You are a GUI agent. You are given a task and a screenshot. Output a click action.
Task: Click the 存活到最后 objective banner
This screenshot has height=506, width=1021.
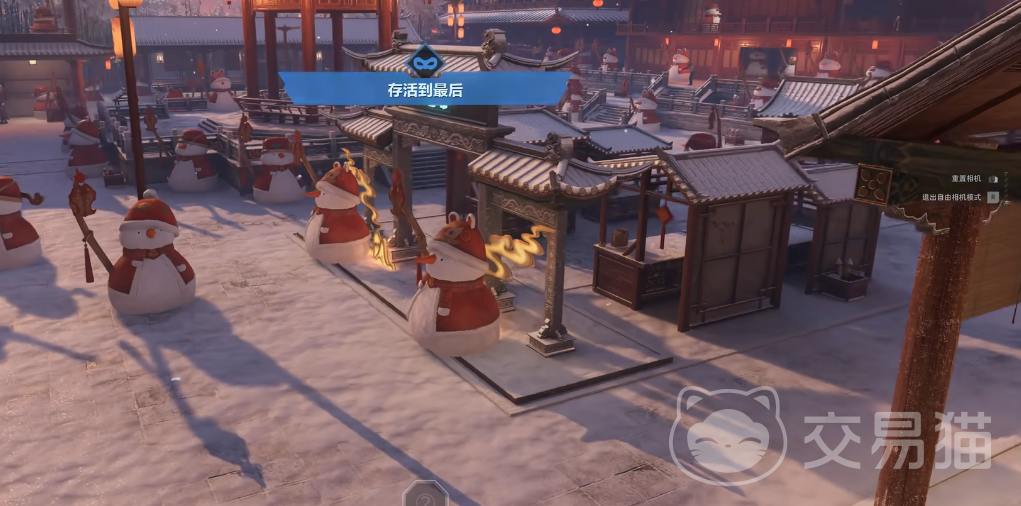click(x=425, y=89)
